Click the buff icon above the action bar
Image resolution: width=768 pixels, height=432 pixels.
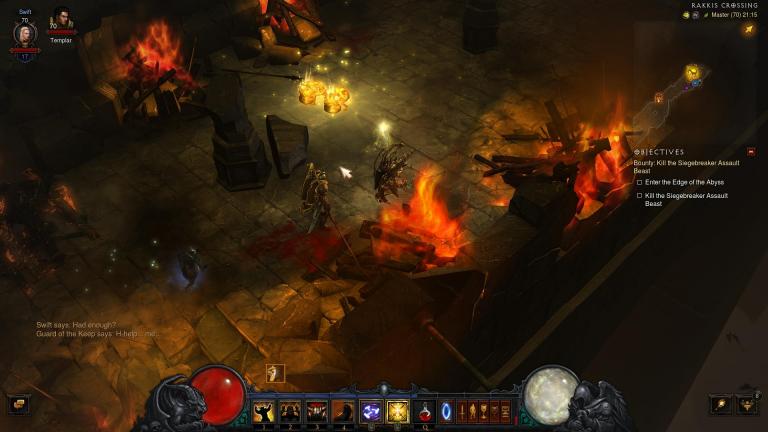pos(276,373)
